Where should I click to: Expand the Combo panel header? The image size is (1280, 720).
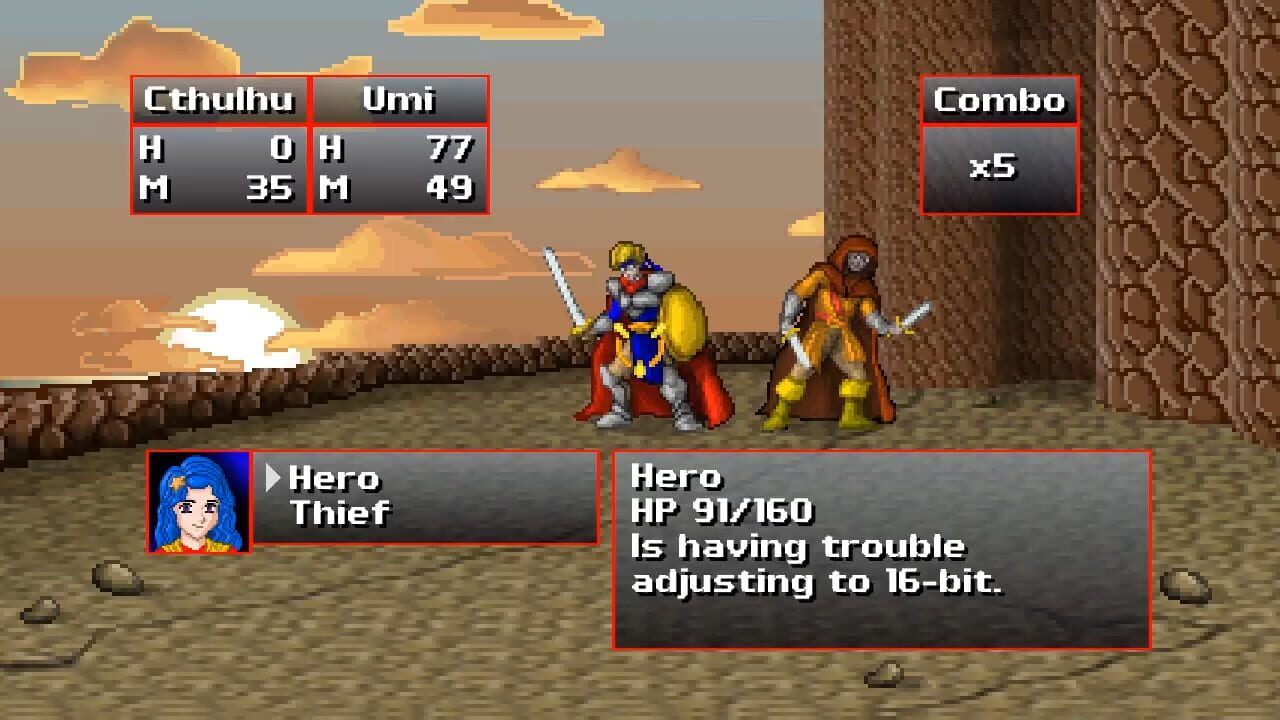click(998, 101)
